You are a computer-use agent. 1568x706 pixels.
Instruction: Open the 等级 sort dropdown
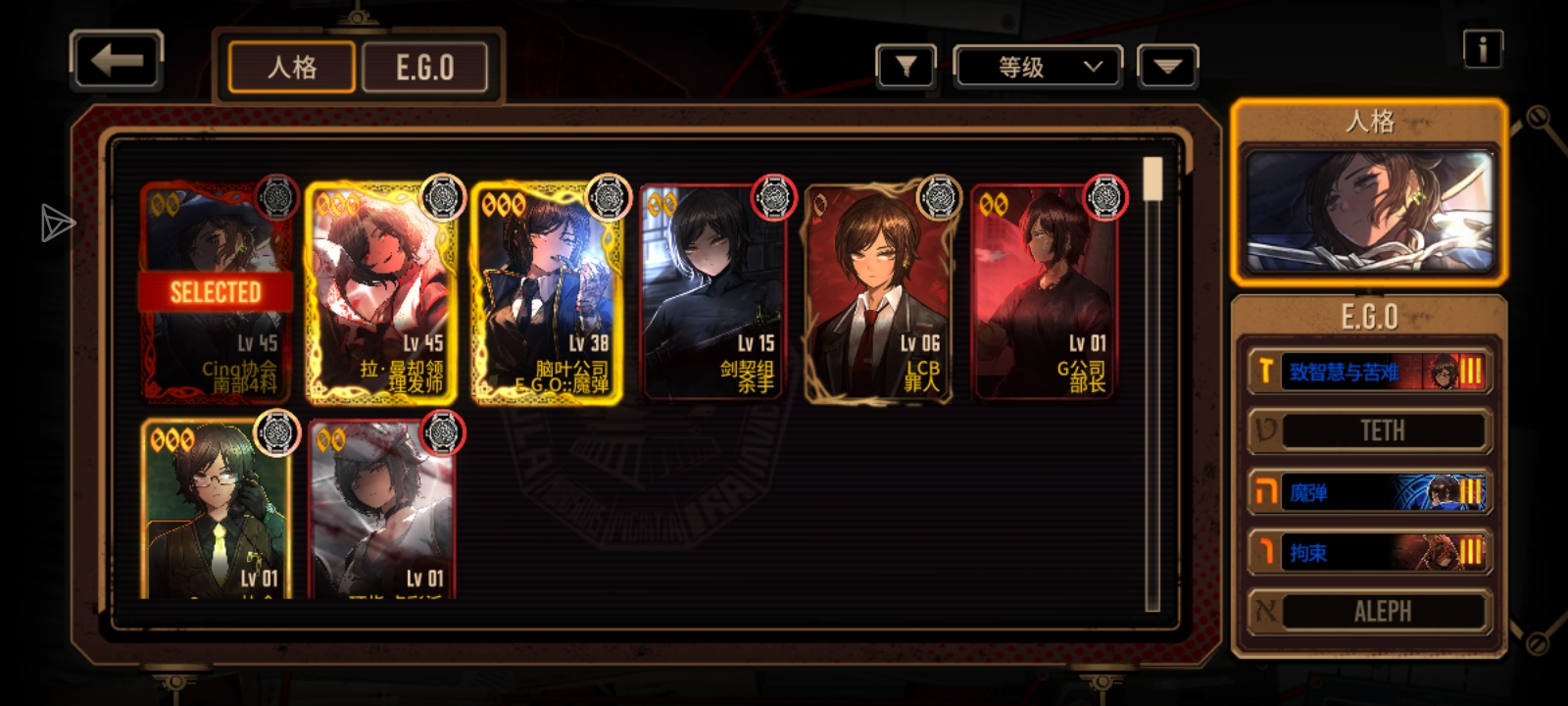pos(1039,68)
